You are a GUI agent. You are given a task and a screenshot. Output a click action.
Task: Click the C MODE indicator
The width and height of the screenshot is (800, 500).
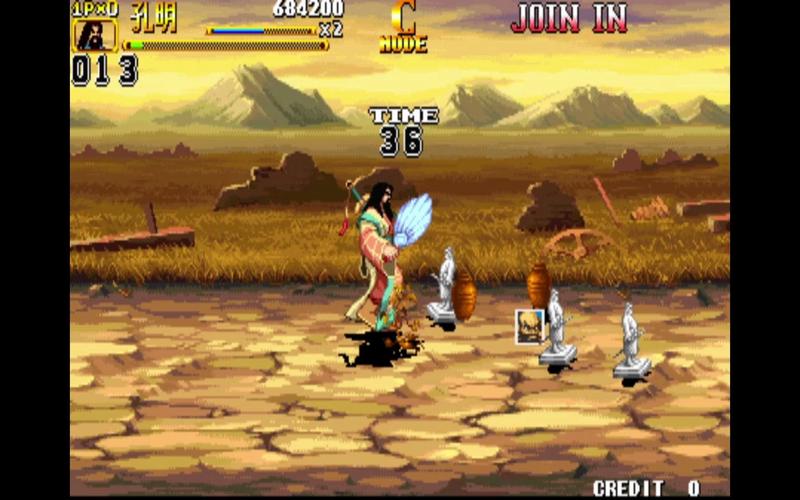point(403,28)
